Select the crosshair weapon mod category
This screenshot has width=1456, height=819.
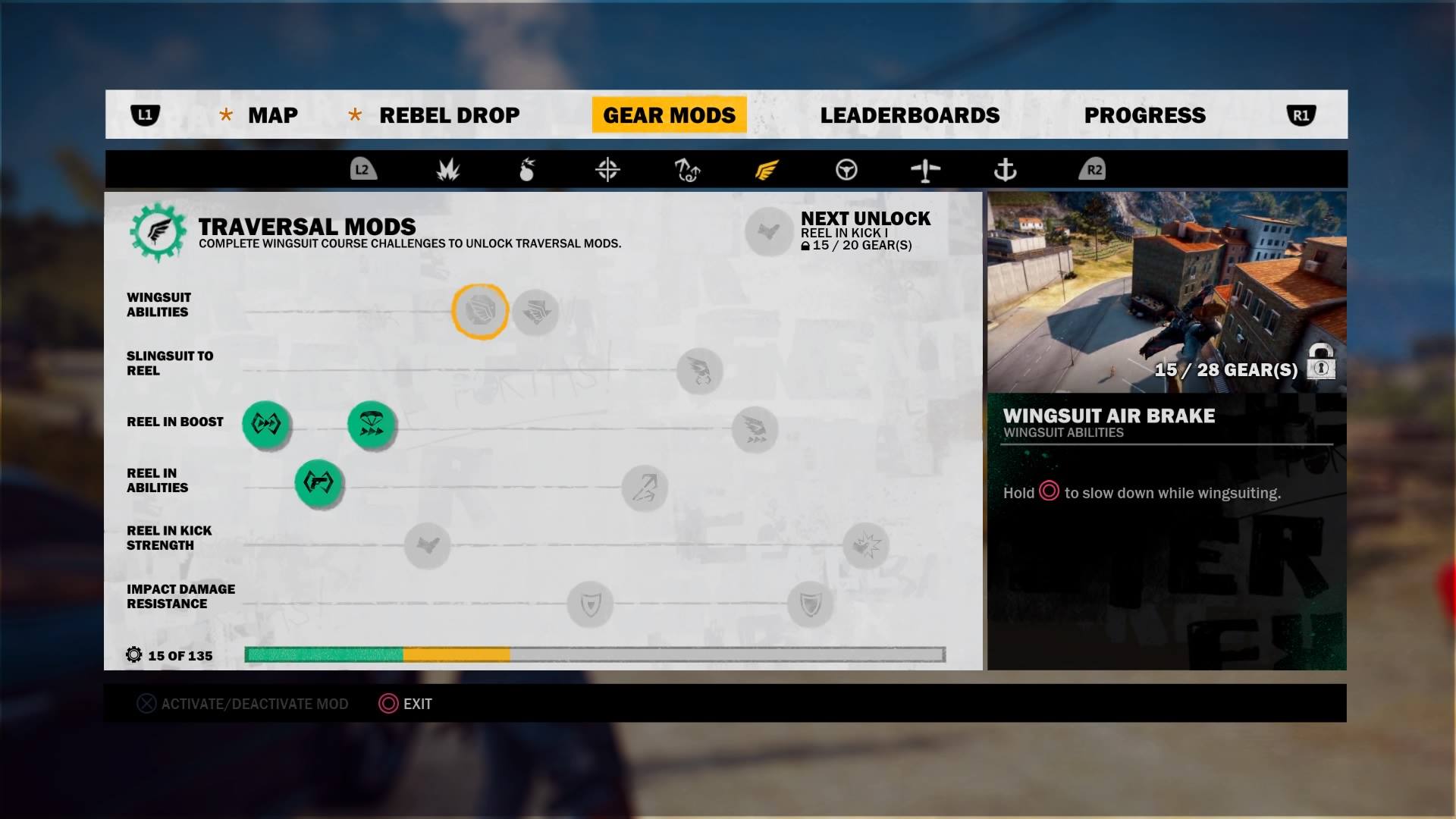click(607, 170)
